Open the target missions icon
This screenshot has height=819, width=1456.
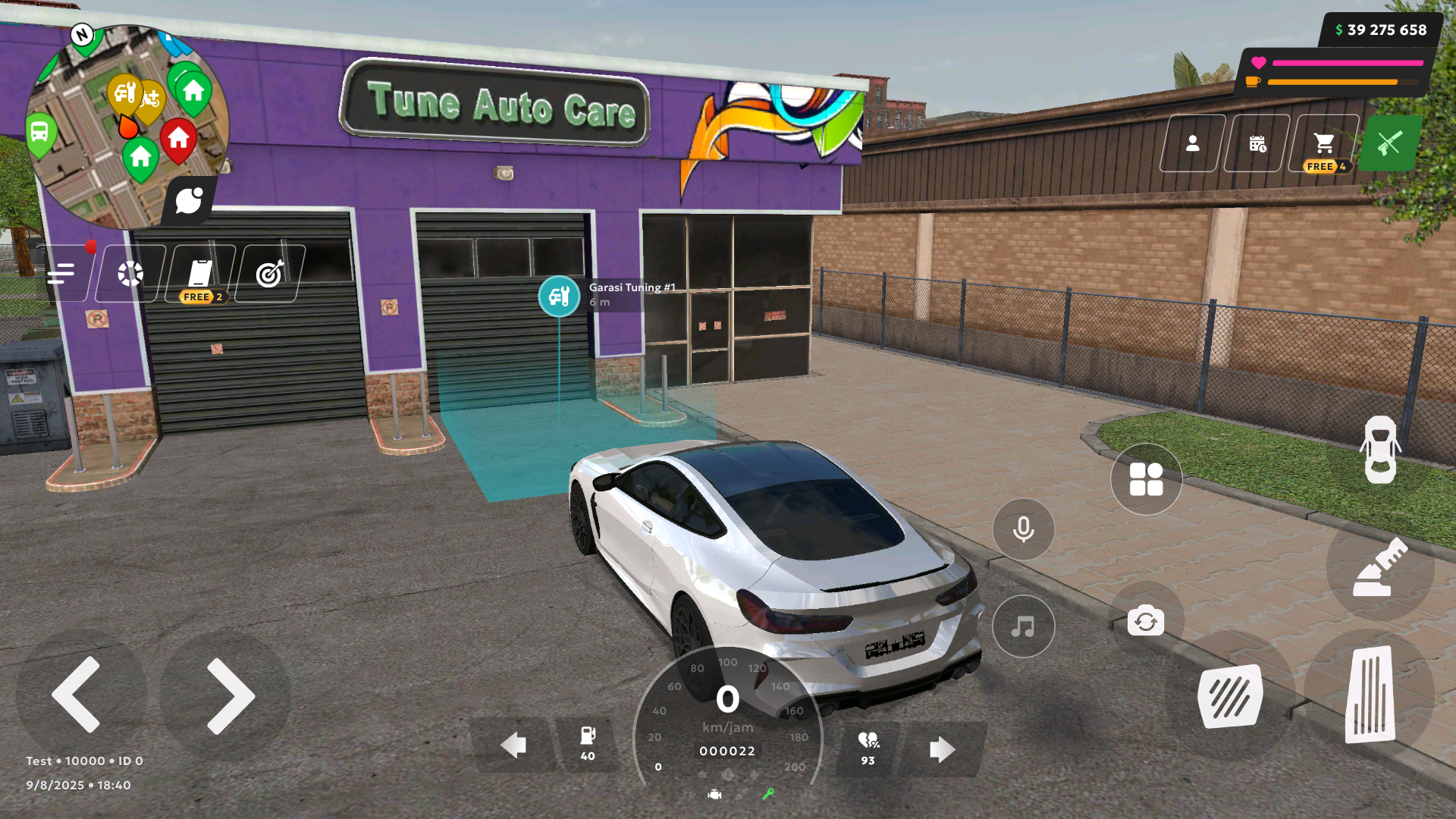(x=270, y=273)
